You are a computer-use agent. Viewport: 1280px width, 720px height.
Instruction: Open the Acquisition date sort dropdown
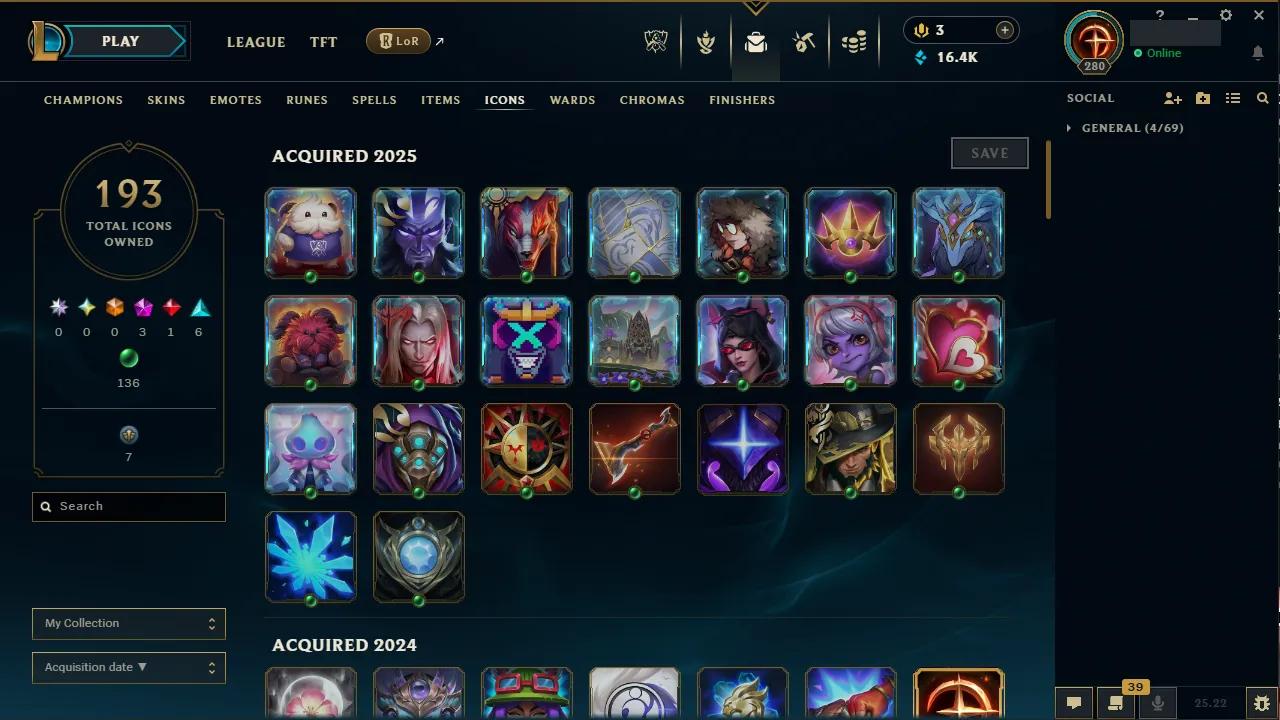pos(128,667)
